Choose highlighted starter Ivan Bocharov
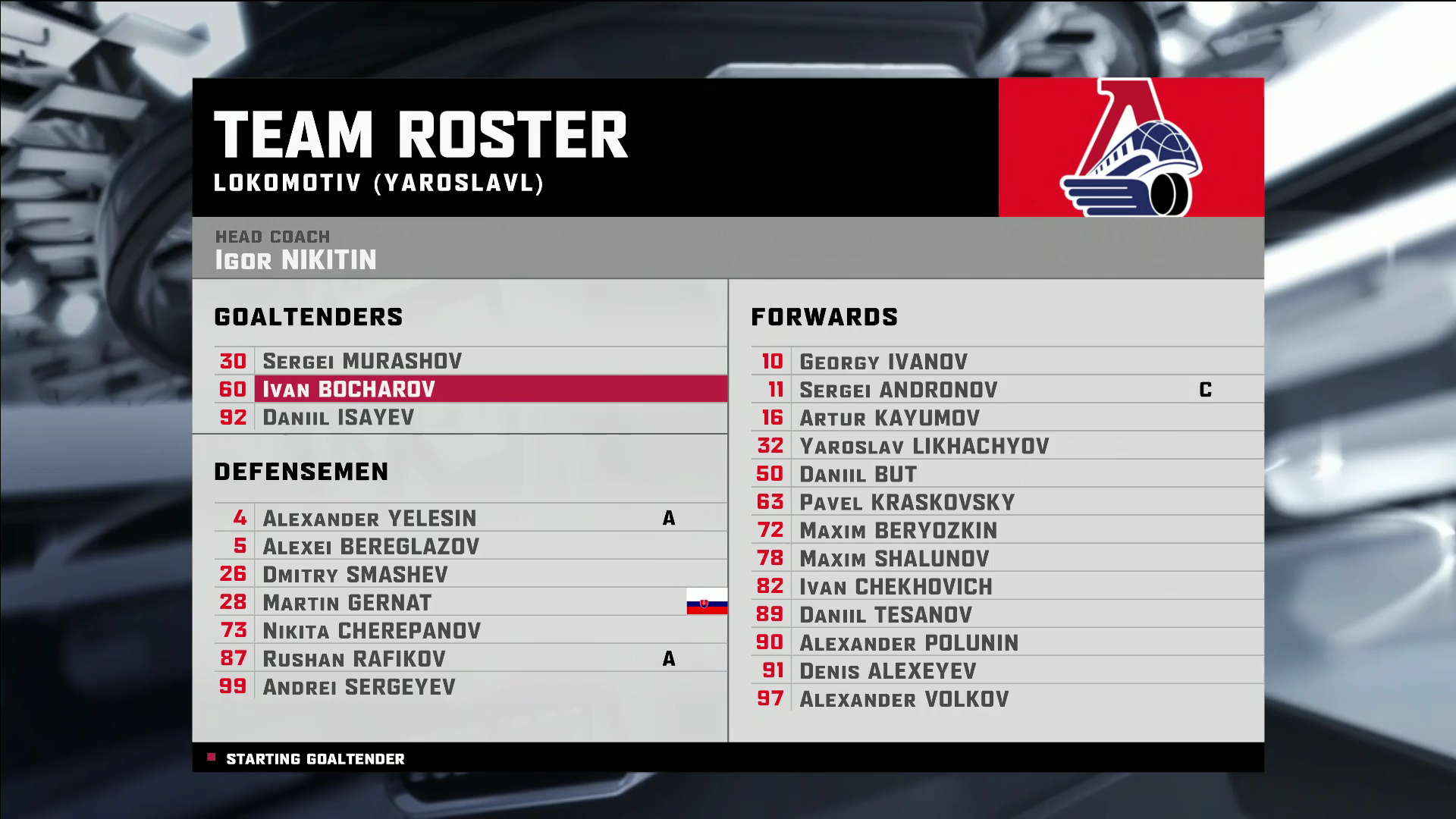The height and width of the screenshot is (819, 1456). coord(349,389)
